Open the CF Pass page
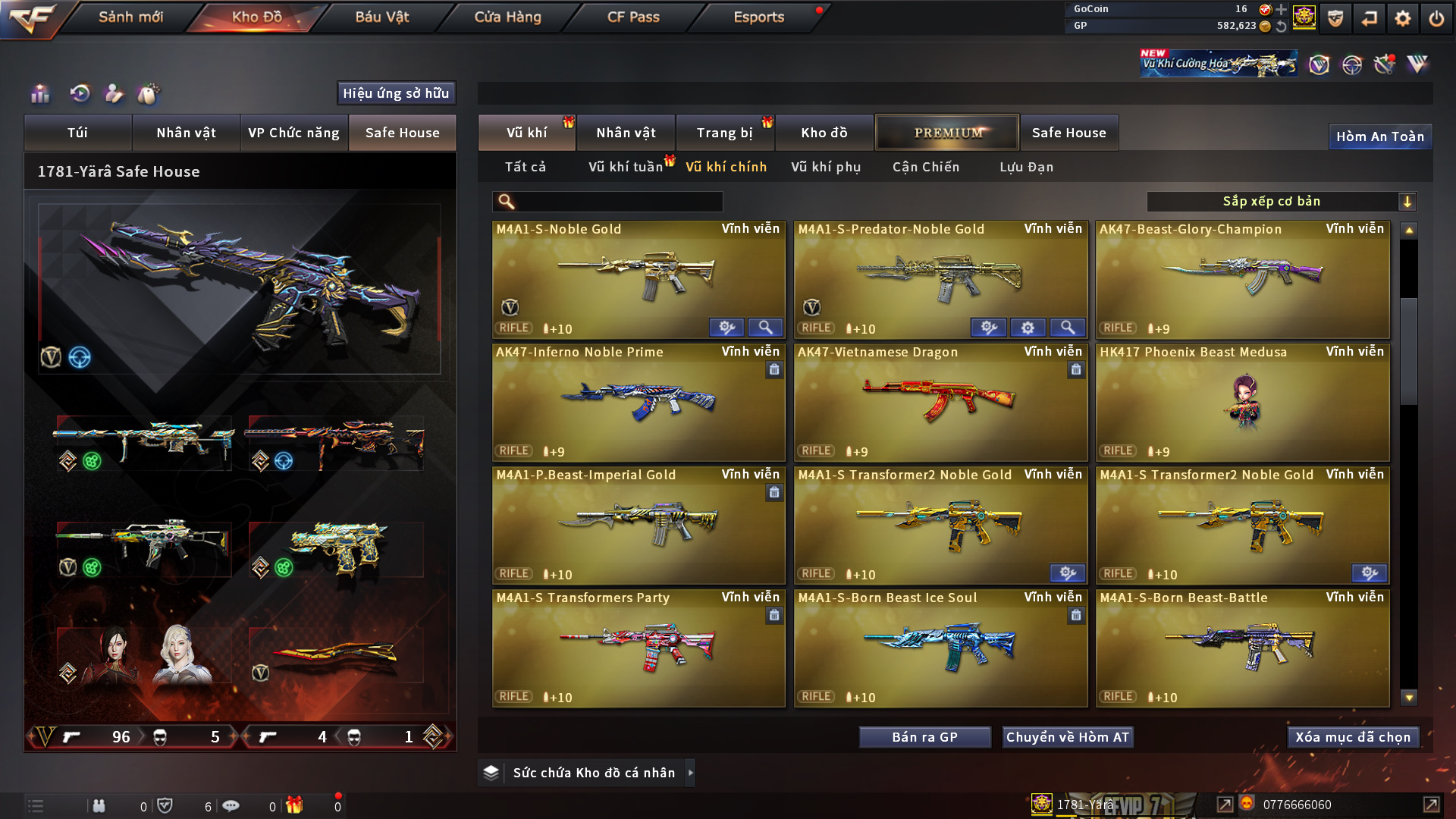This screenshot has width=1456, height=819. coord(633,17)
